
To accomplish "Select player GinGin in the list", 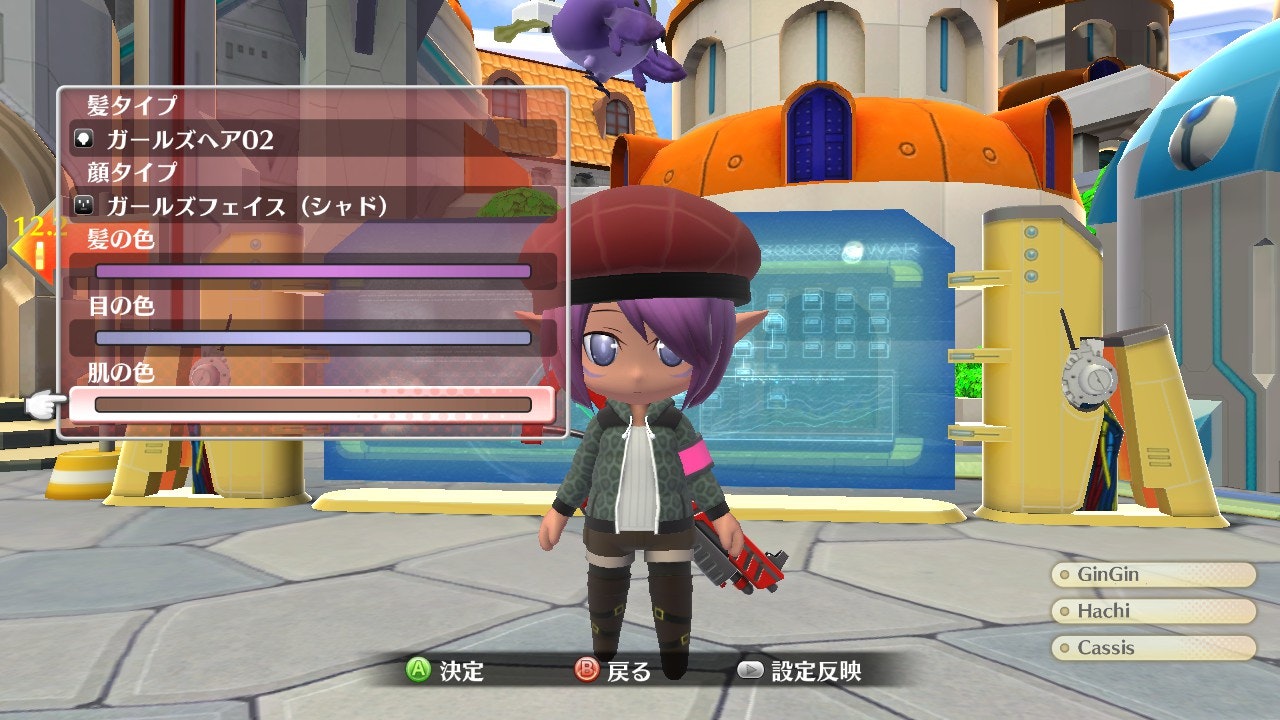I will coord(1153,575).
